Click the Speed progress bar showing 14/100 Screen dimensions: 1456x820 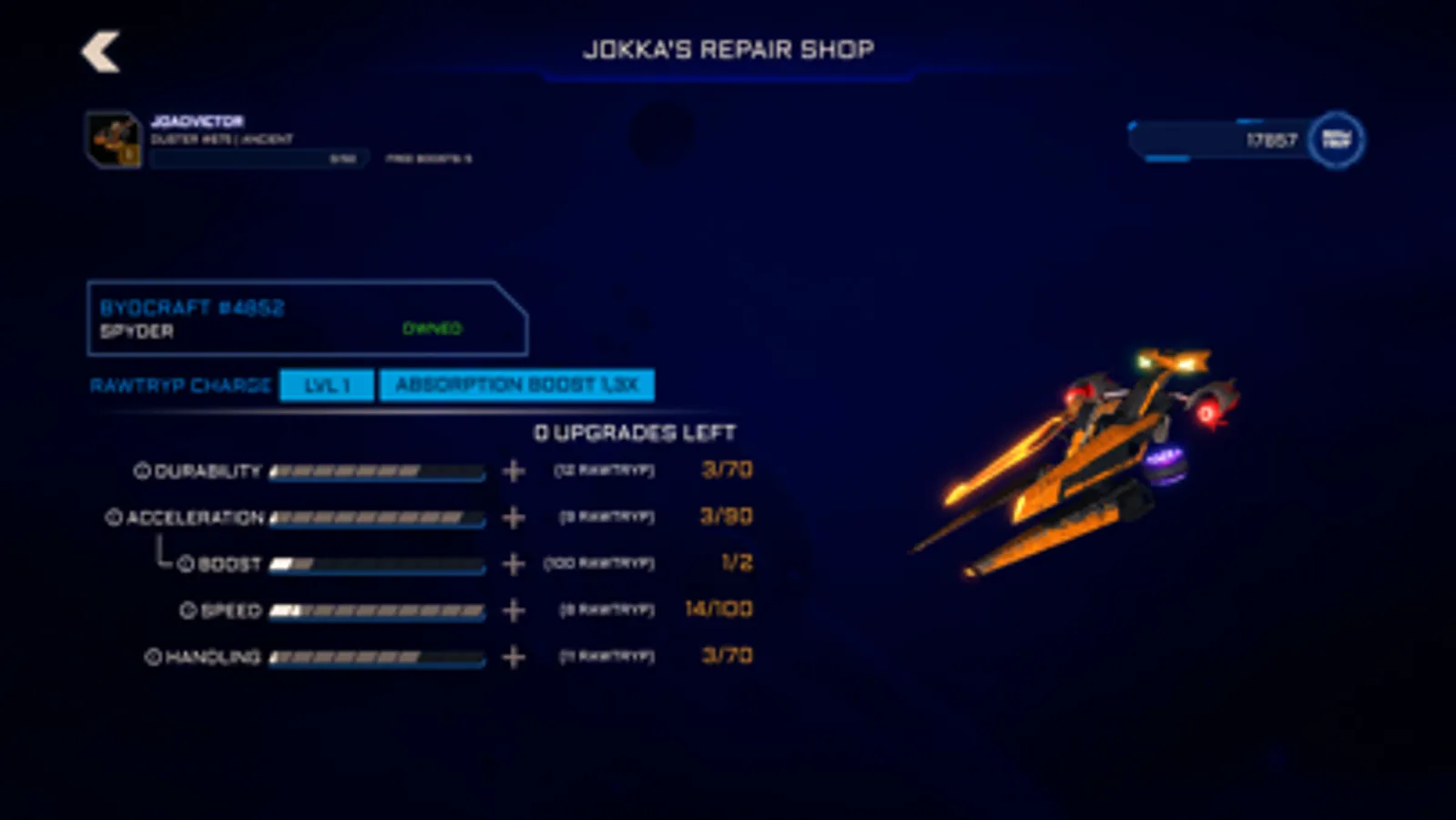[378, 610]
